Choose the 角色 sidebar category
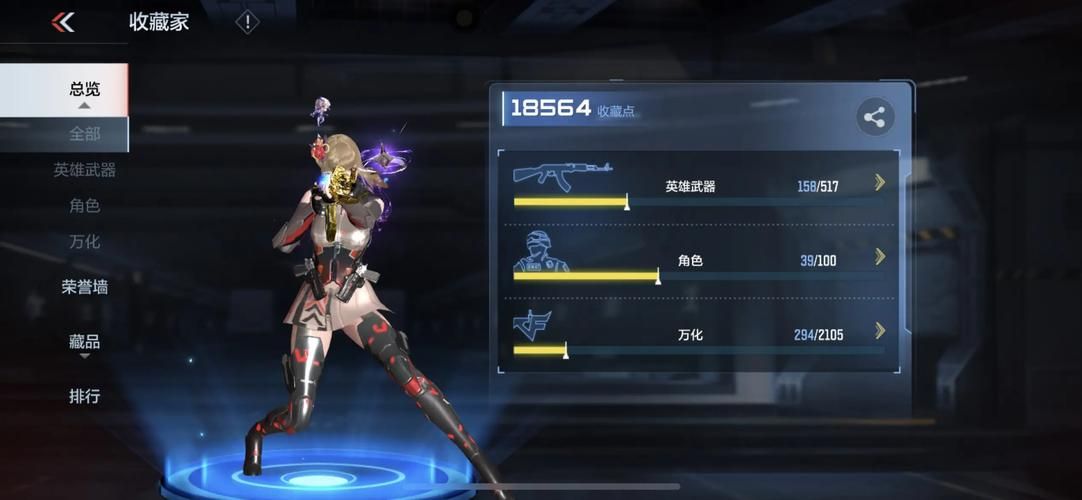 coord(84,206)
